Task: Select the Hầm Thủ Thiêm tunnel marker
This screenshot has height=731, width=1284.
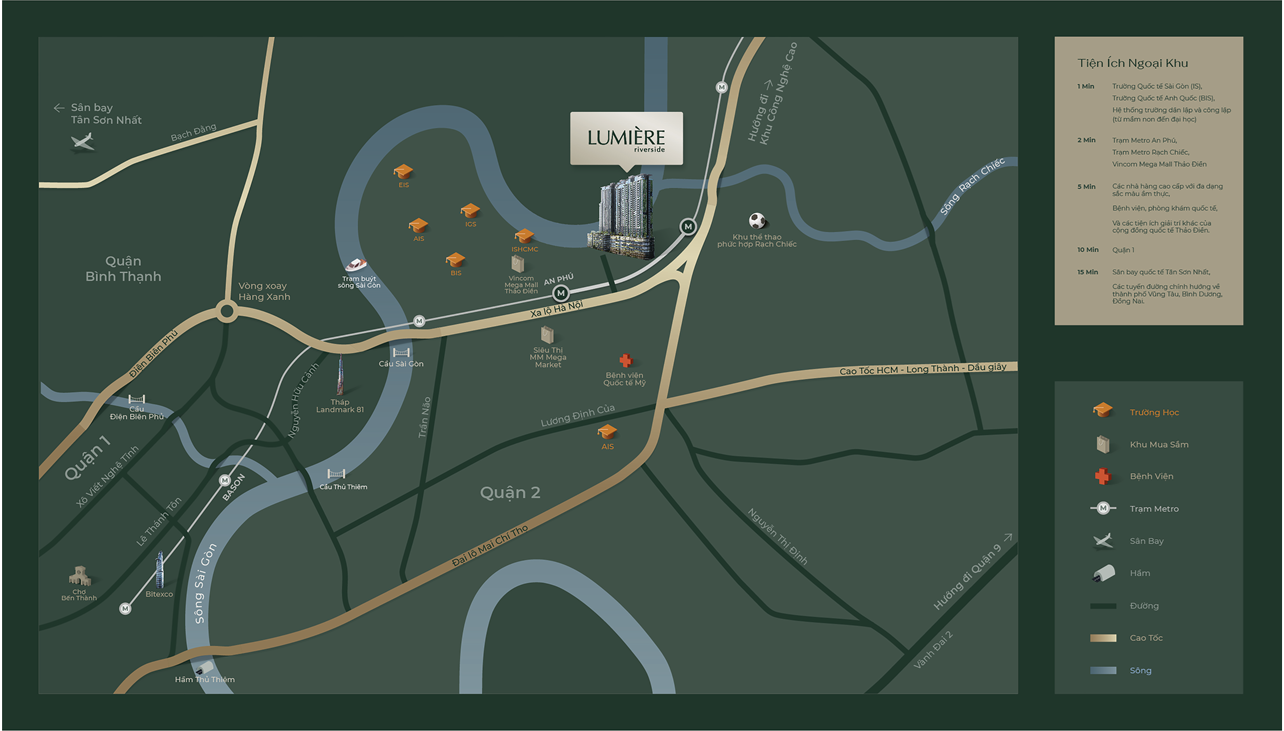Action: (x=203, y=667)
